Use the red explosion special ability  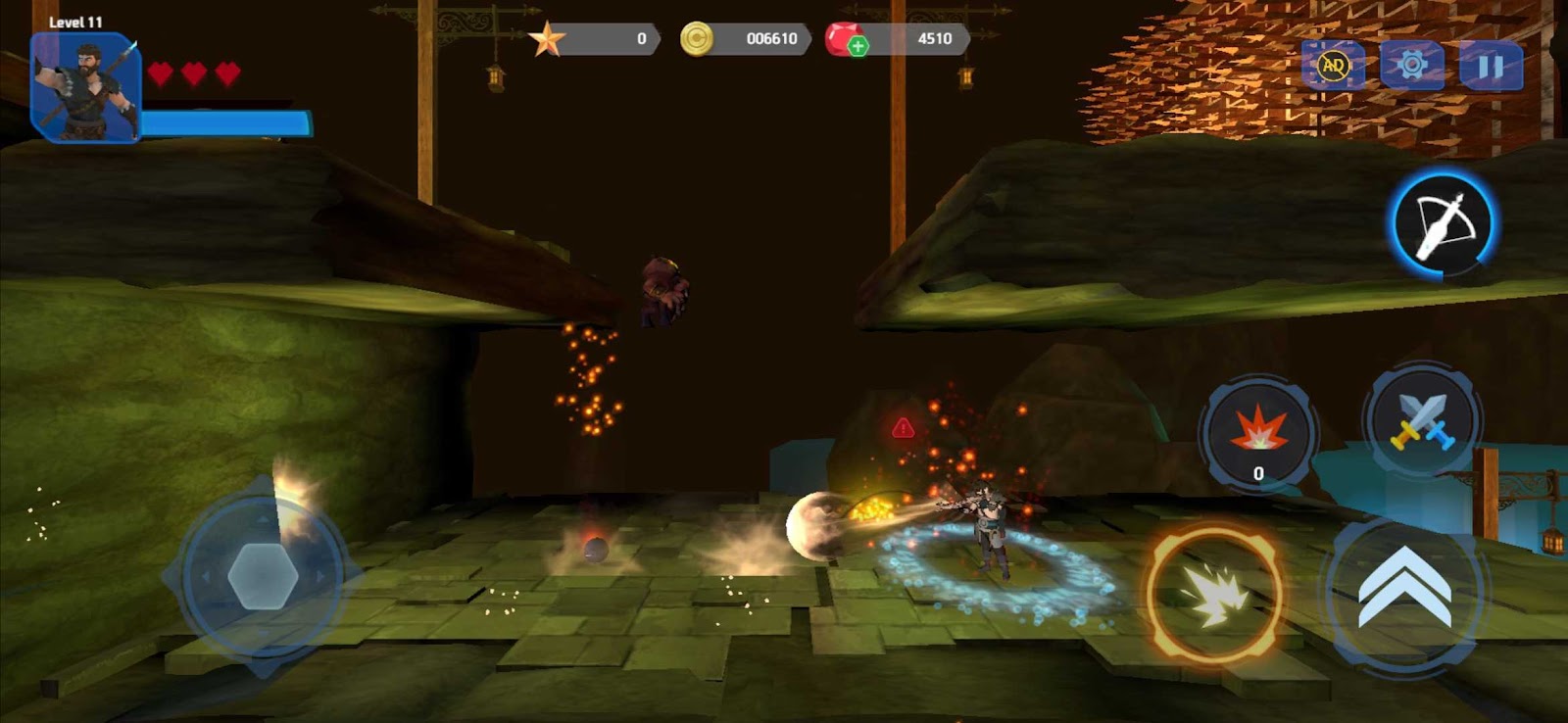[1258, 432]
